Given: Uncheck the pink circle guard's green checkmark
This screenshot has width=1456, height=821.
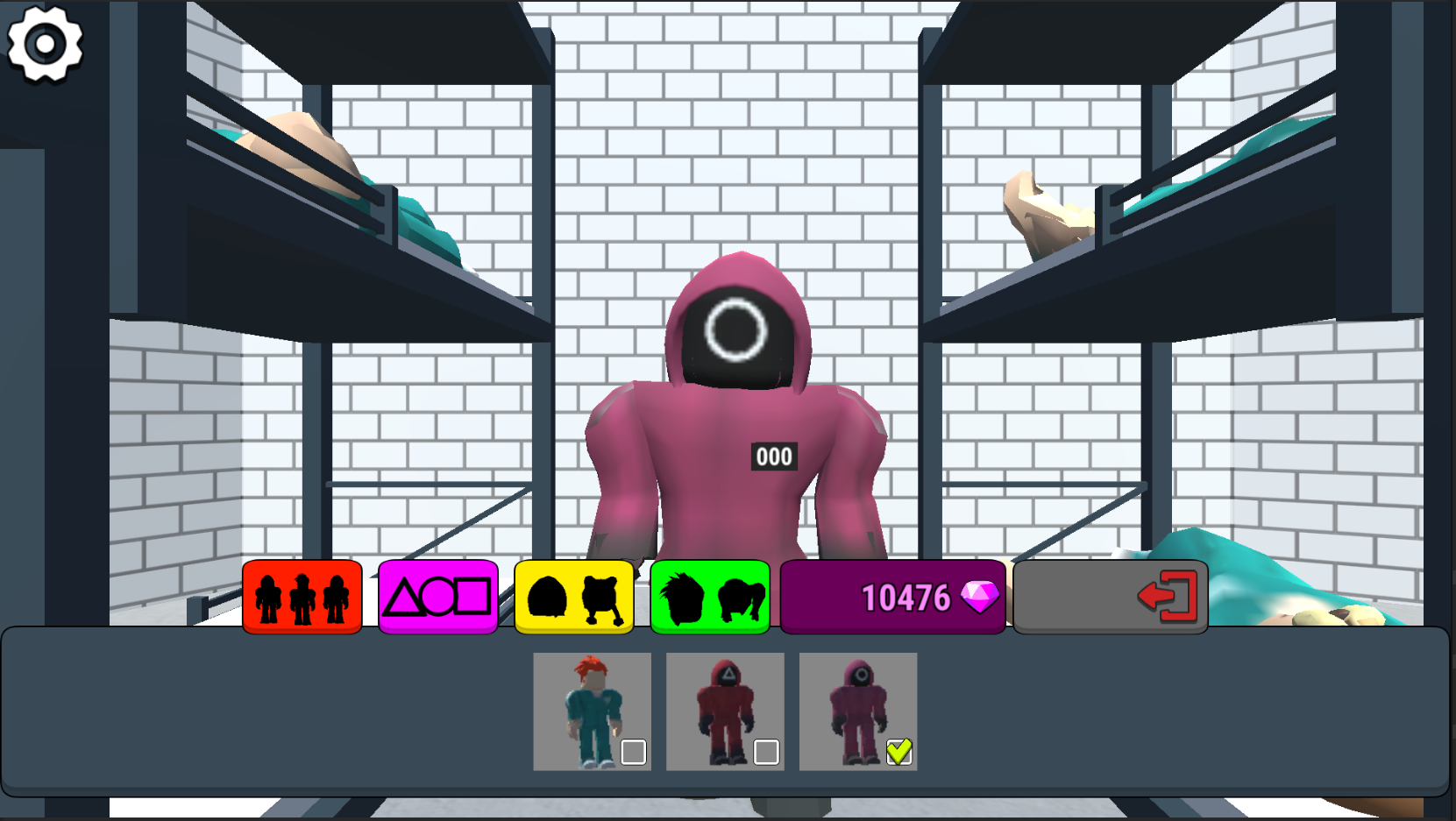Looking at the screenshot, I should 898,750.
